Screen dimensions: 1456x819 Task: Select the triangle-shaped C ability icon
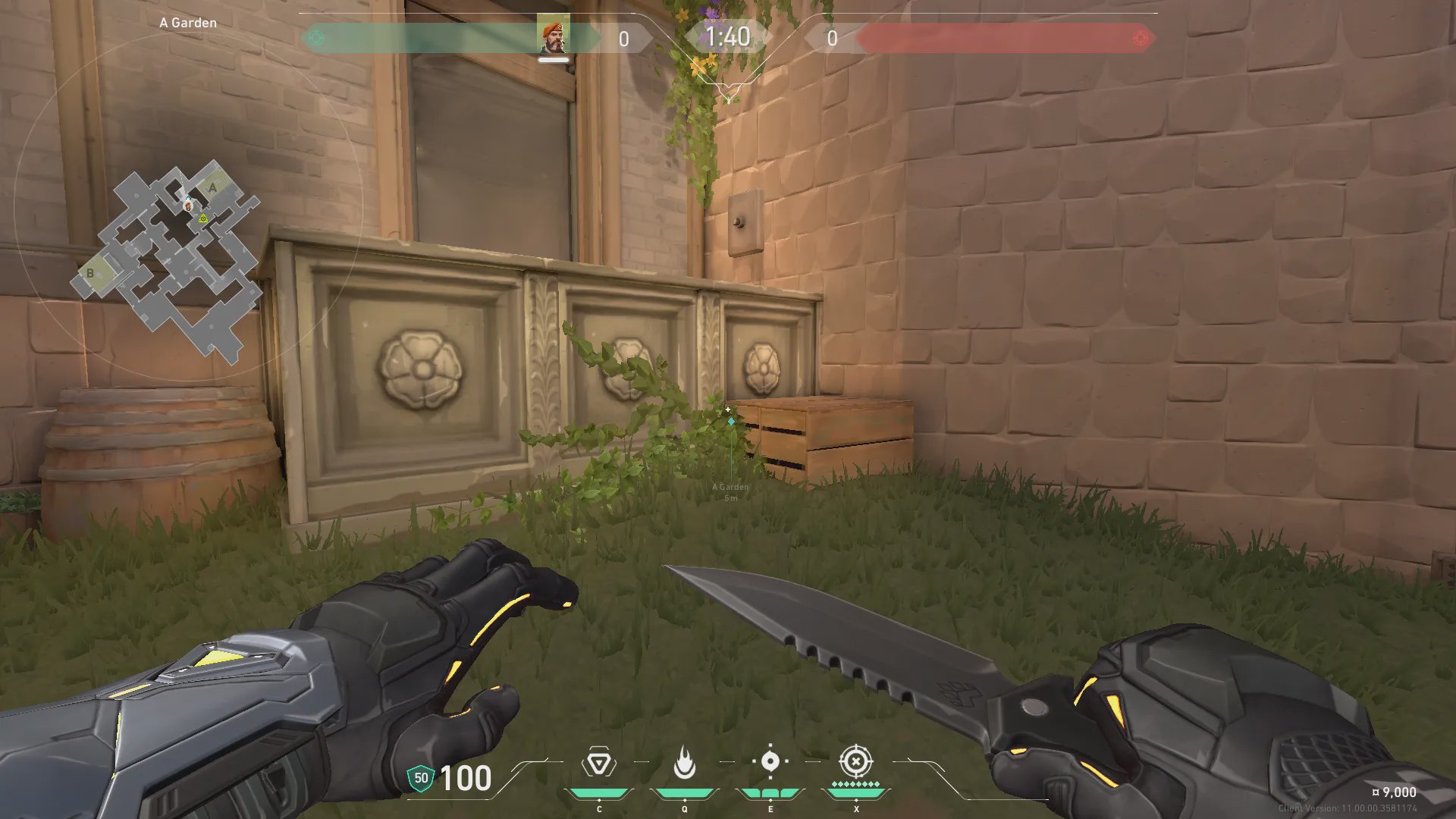pyautogui.click(x=599, y=762)
